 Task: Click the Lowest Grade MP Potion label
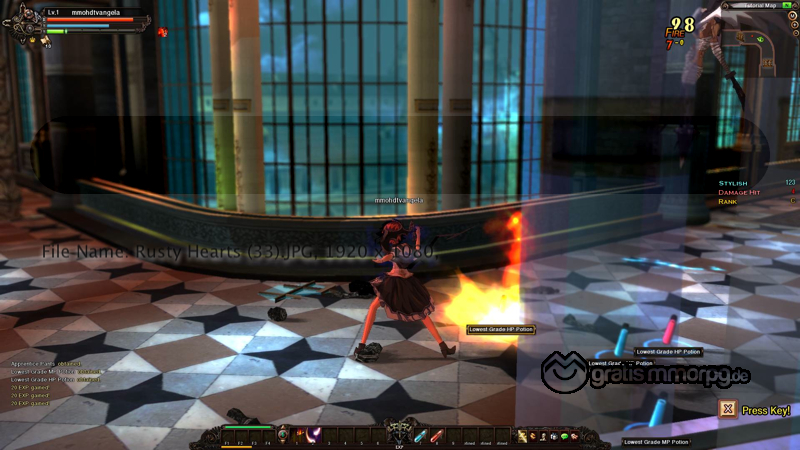coord(656,441)
